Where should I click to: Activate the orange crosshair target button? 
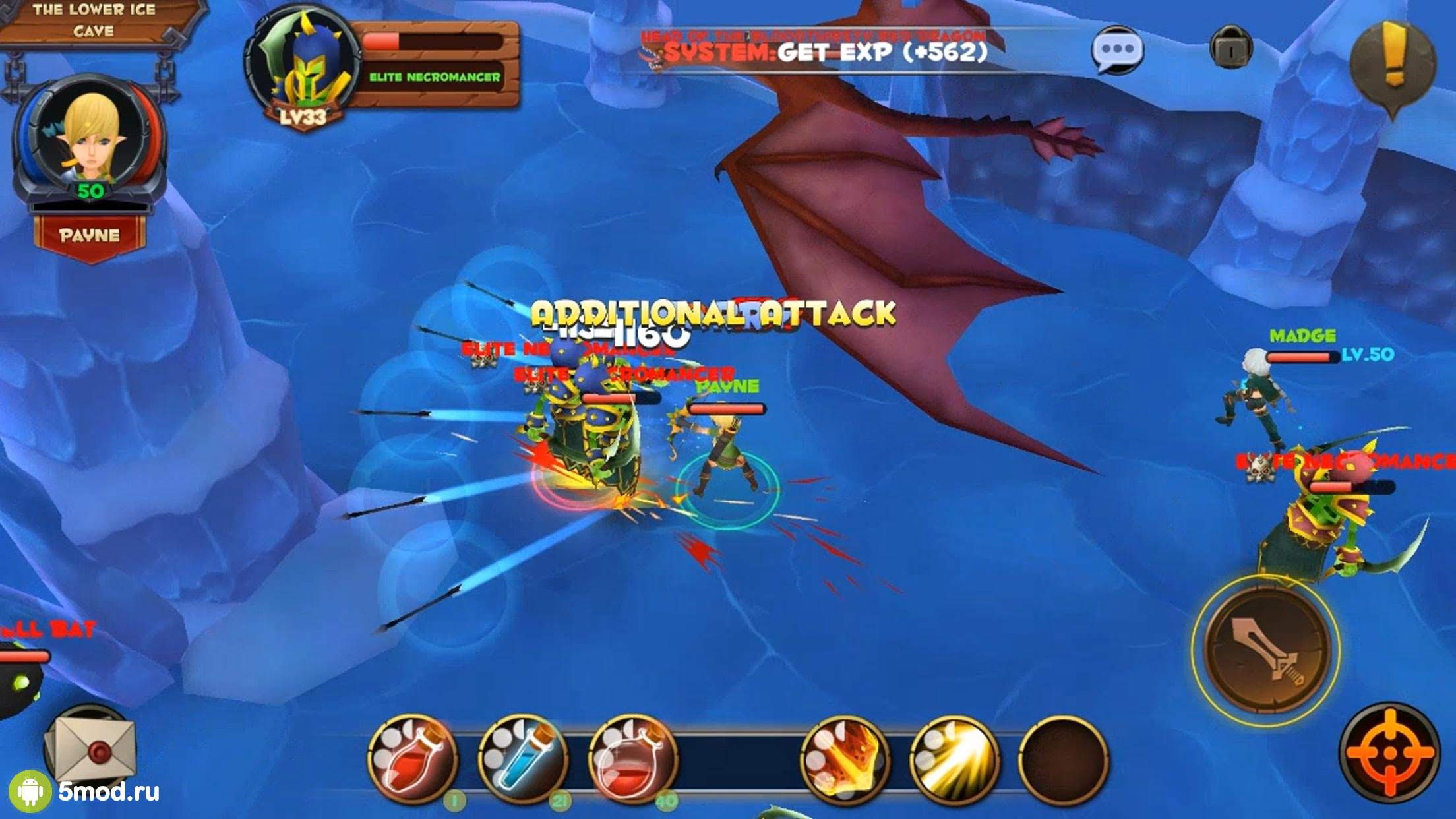tap(1390, 752)
